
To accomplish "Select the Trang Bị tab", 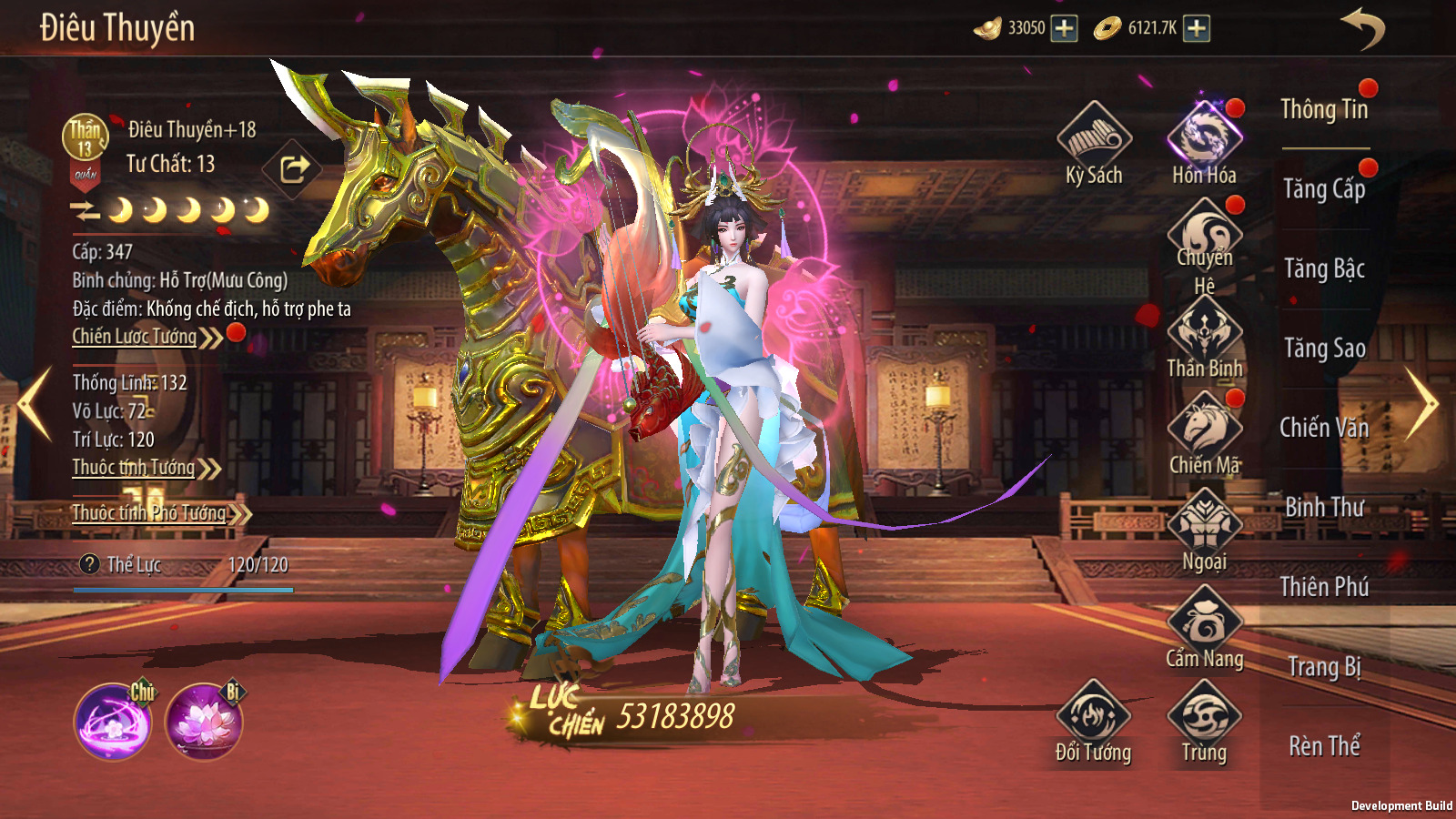I will (x=1324, y=667).
